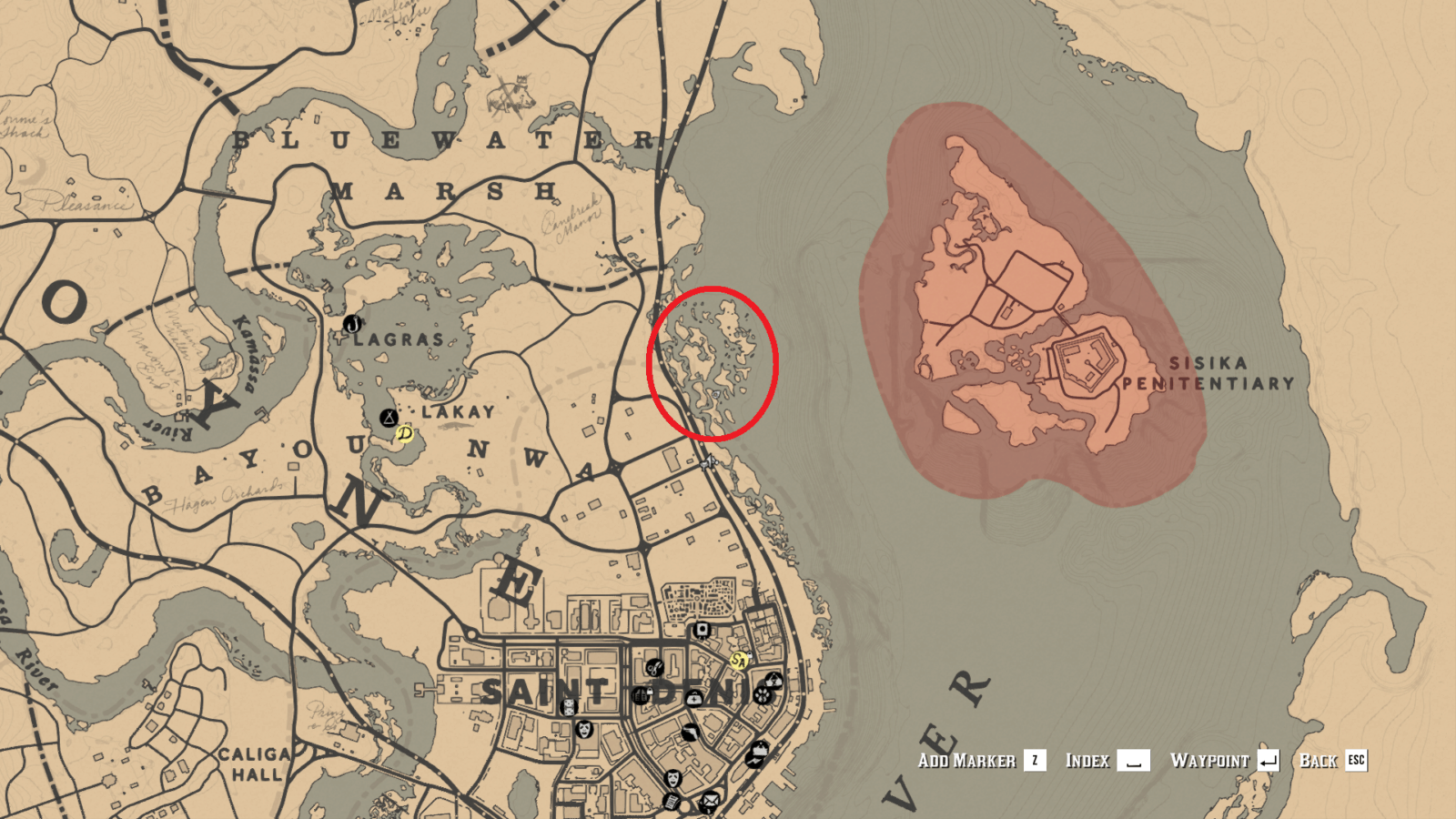The width and height of the screenshot is (1456, 819).
Task: Click the yellow SA saloon marker
Action: [739, 661]
